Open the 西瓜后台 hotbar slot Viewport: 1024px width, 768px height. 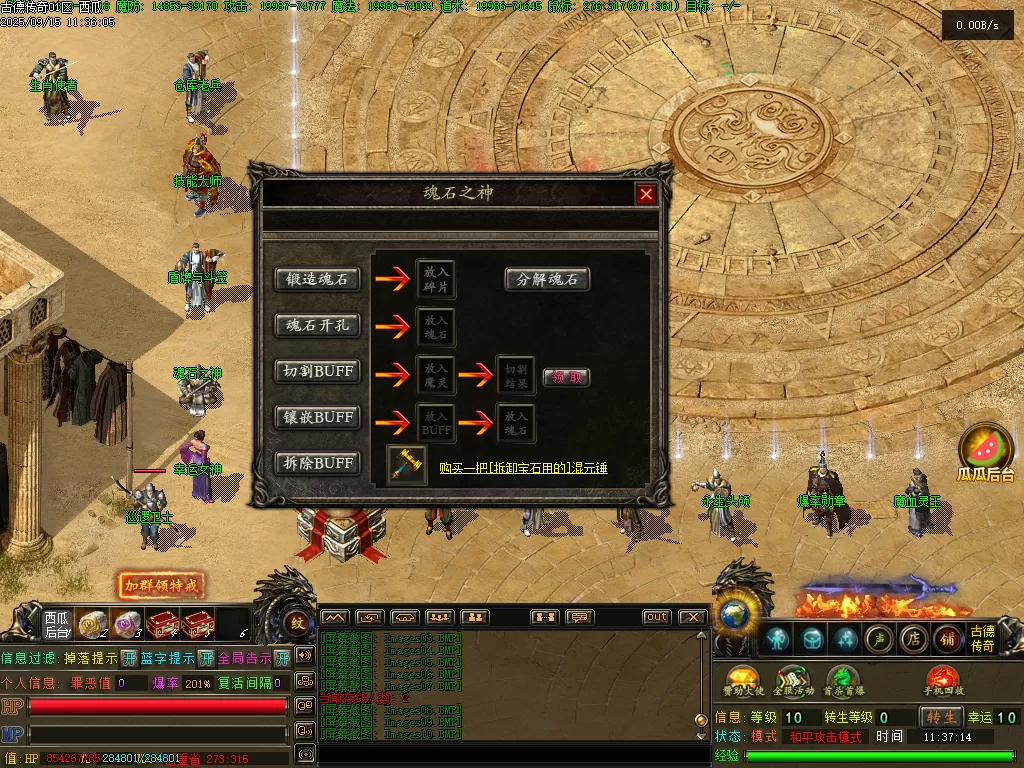56,624
